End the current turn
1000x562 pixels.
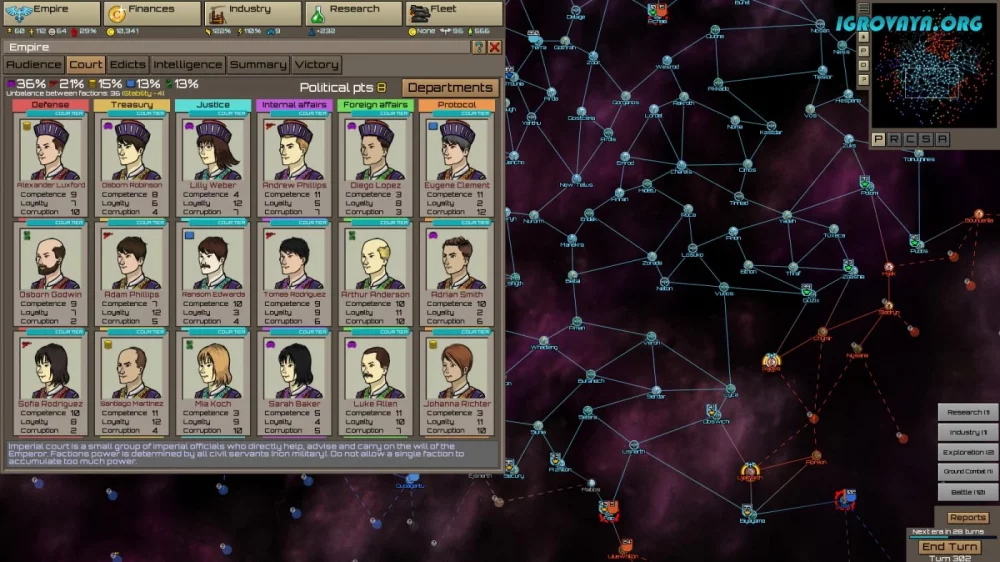click(x=949, y=547)
